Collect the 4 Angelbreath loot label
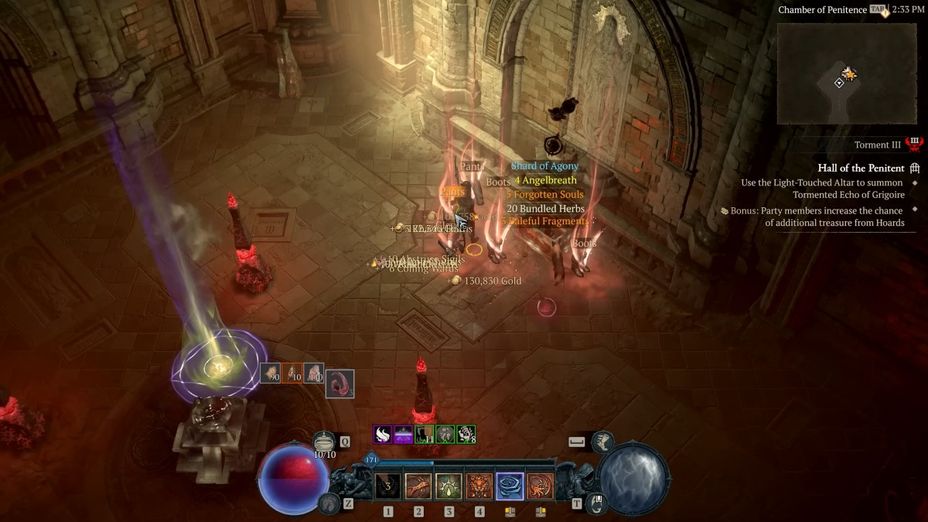The height and width of the screenshot is (522, 928). tap(546, 180)
